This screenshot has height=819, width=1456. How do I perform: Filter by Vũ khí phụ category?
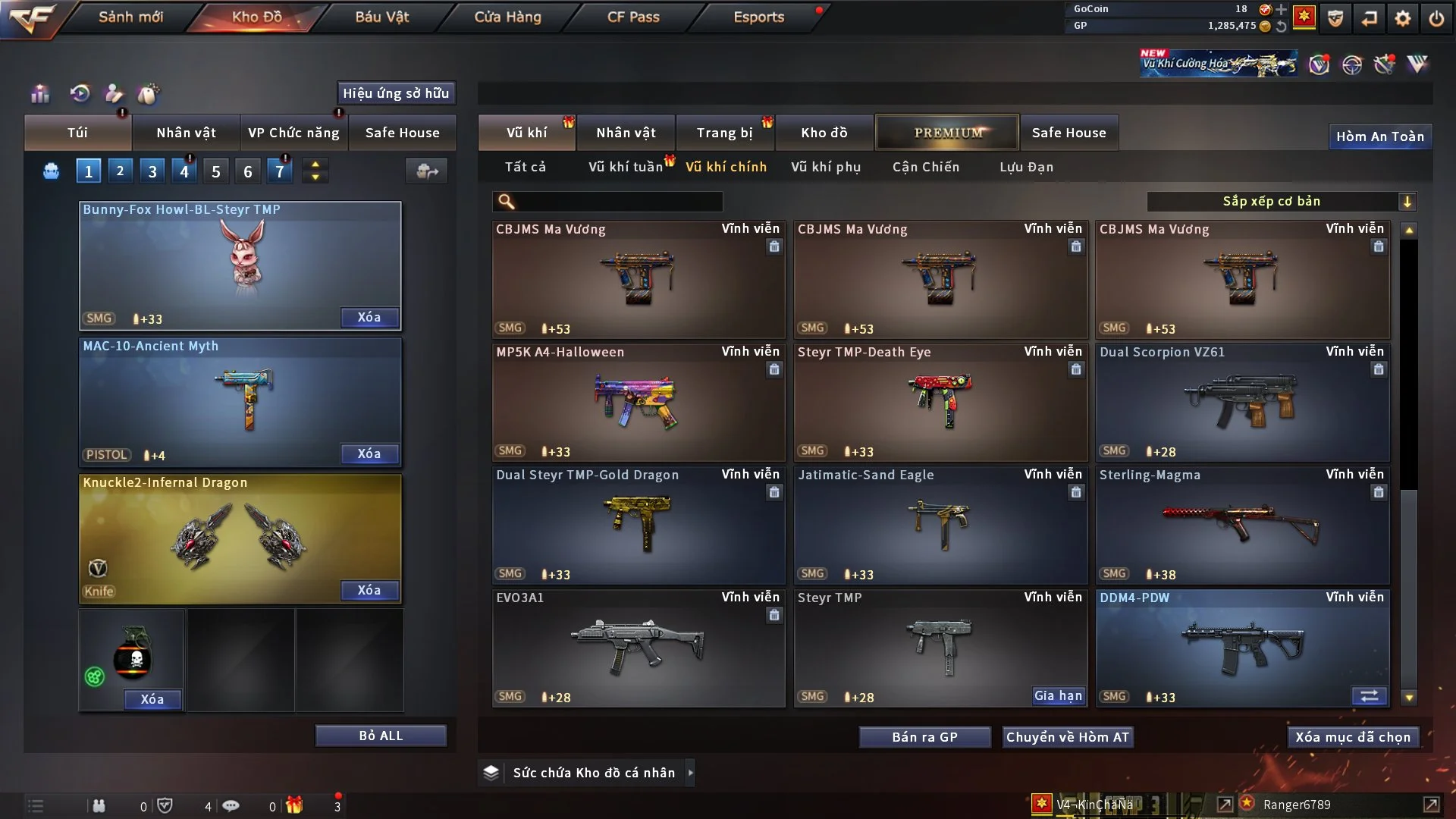(x=826, y=167)
